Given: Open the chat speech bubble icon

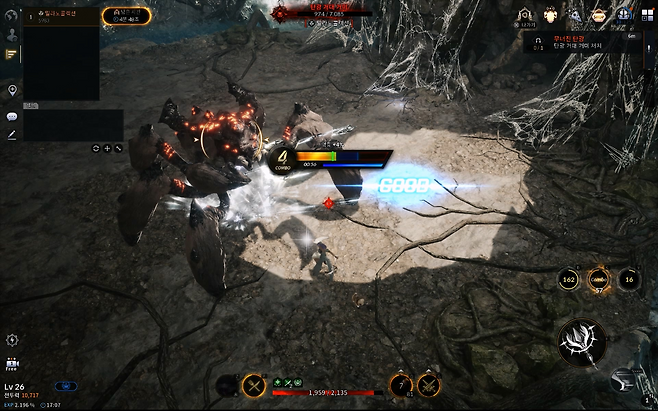Looking at the screenshot, I should pos(12,116).
